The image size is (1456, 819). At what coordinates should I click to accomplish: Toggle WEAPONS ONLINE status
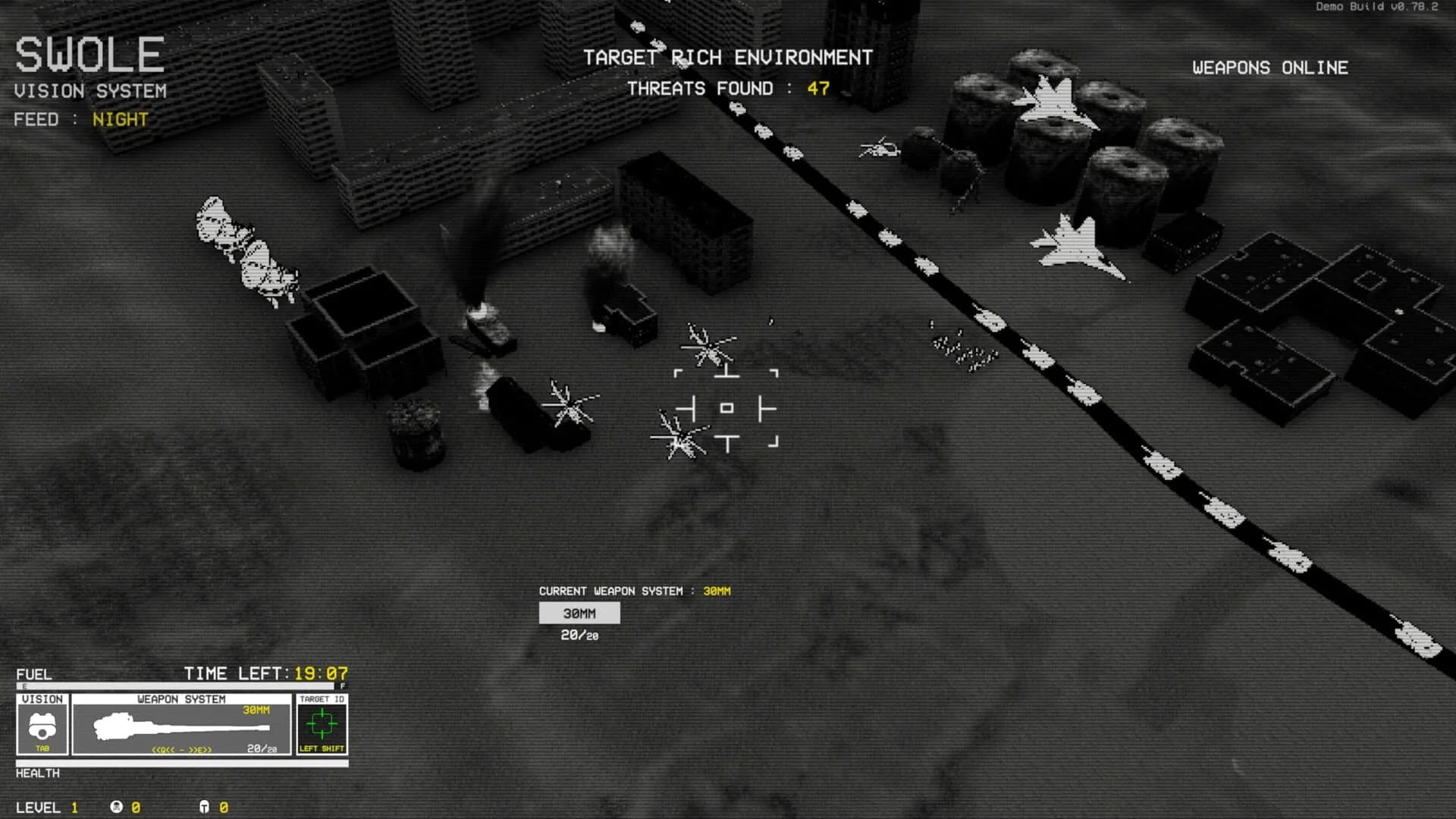click(x=1270, y=67)
